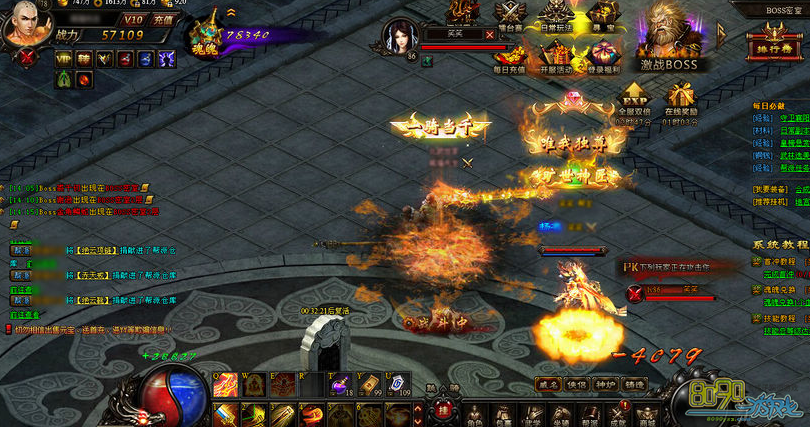Screen dimensions: 810x427
Task: Open the V10 VIP level button
Action: point(134,19)
